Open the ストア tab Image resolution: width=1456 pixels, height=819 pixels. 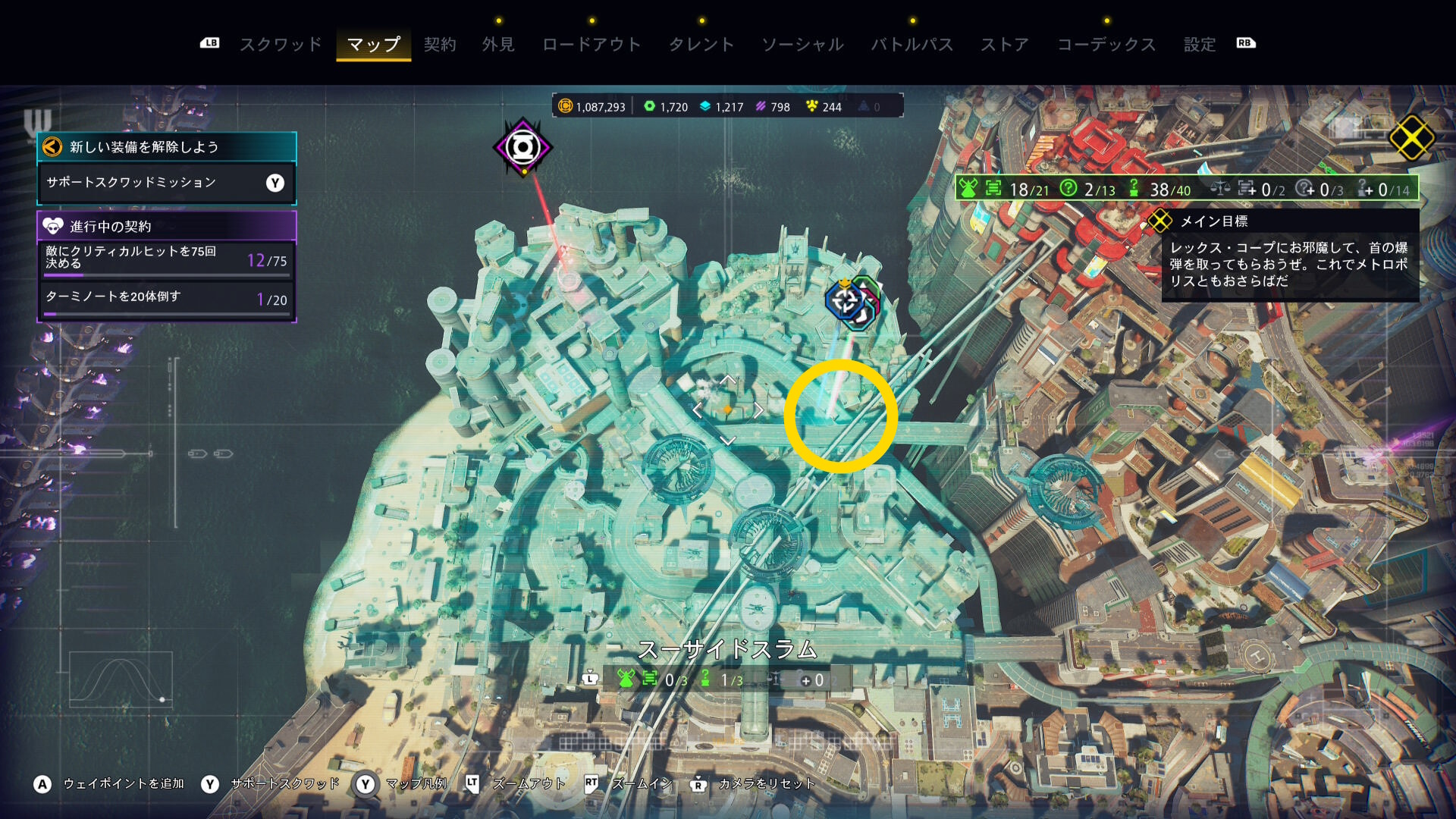tap(1005, 45)
